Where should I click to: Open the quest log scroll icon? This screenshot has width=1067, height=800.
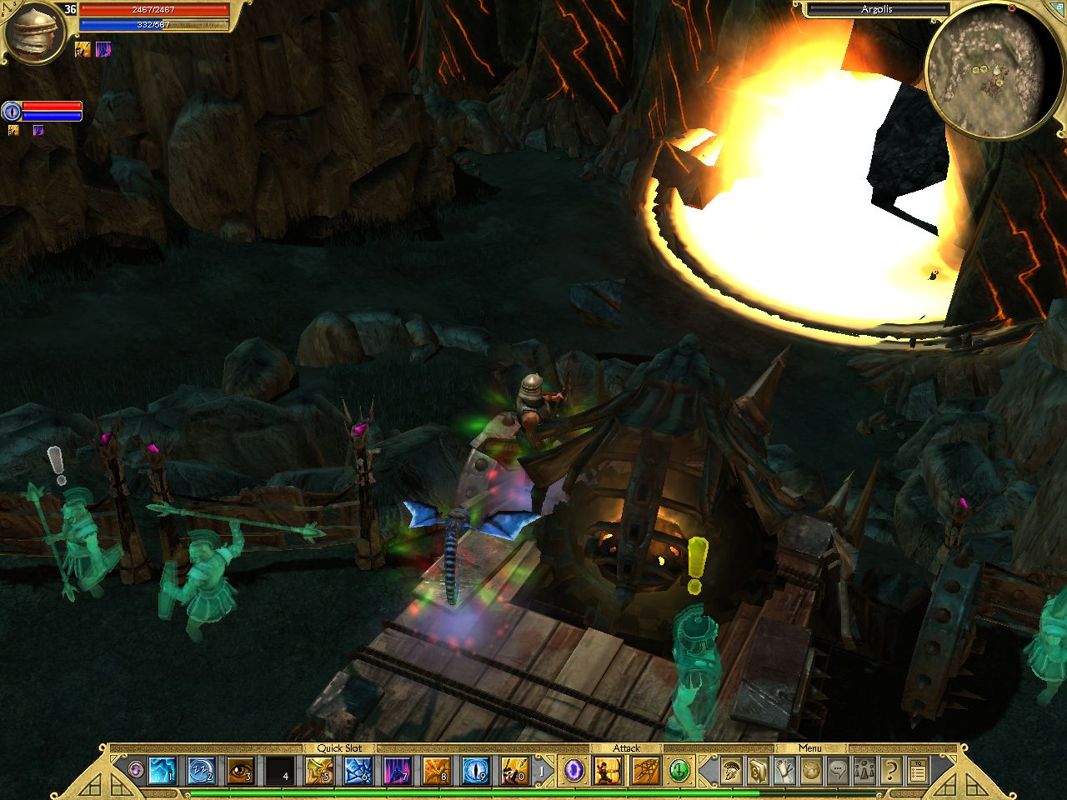click(x=916, y=770)
